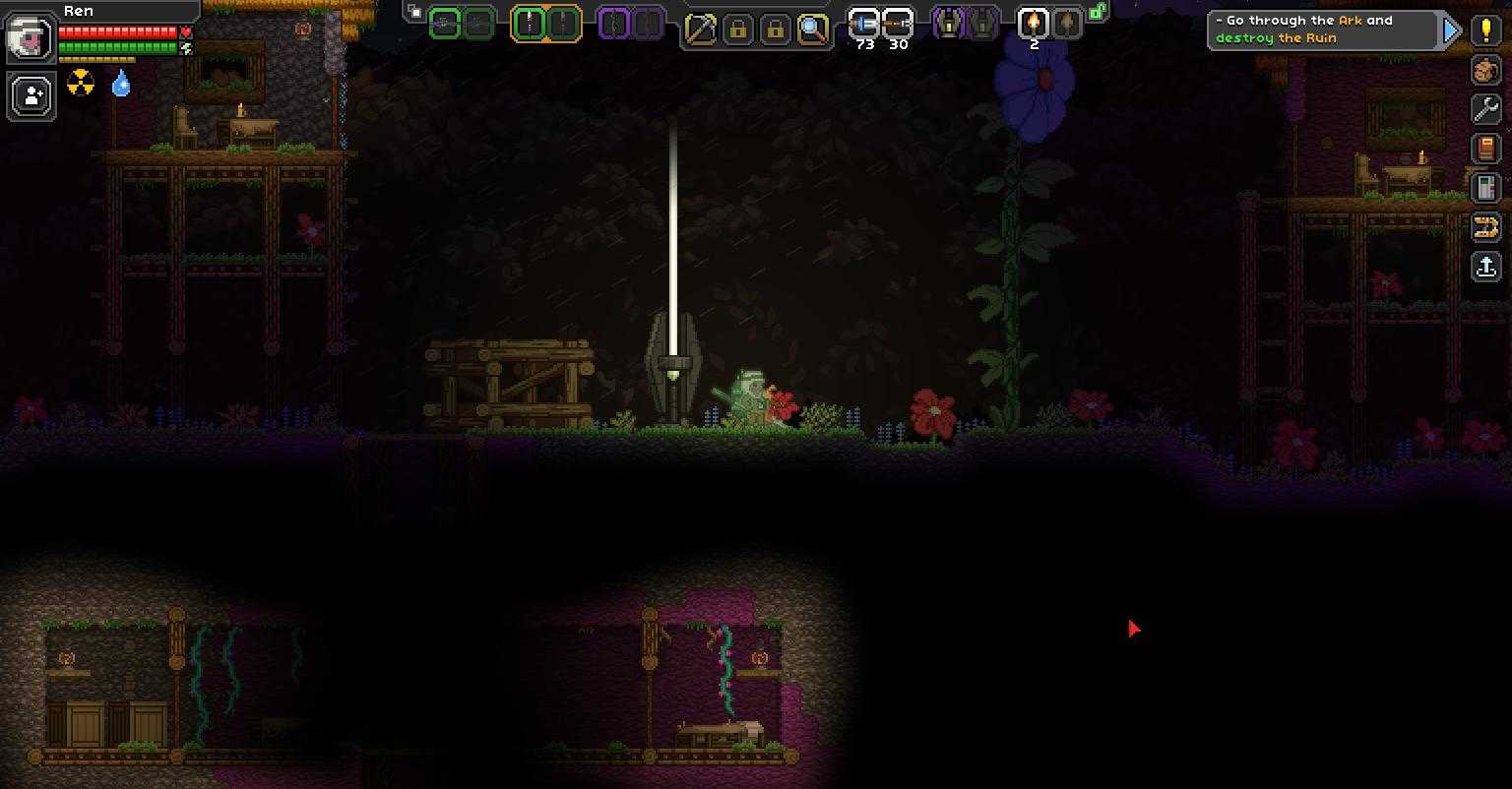Open the matter manipulator upgrade panel icon
Screen dimensions: 1512x789
coord(1486,188)
